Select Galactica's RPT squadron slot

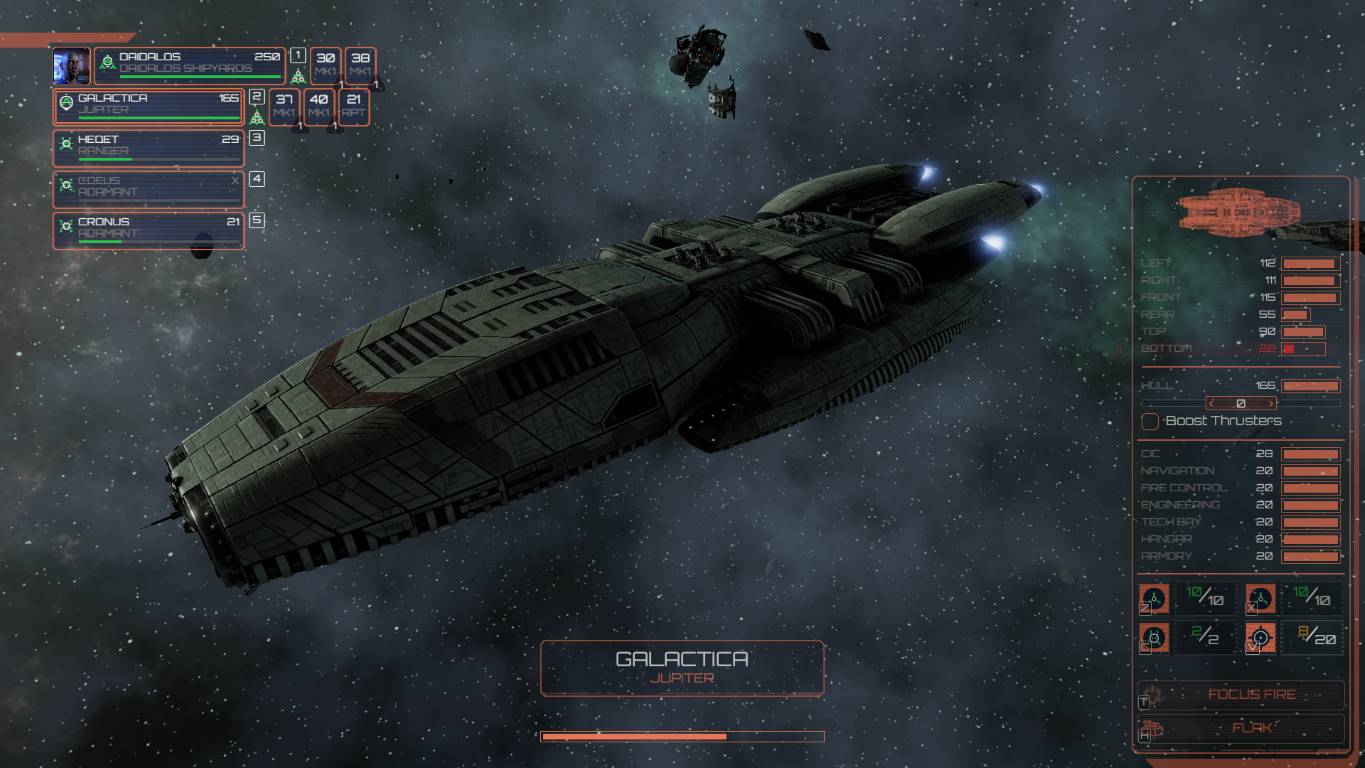coord(354,106)
